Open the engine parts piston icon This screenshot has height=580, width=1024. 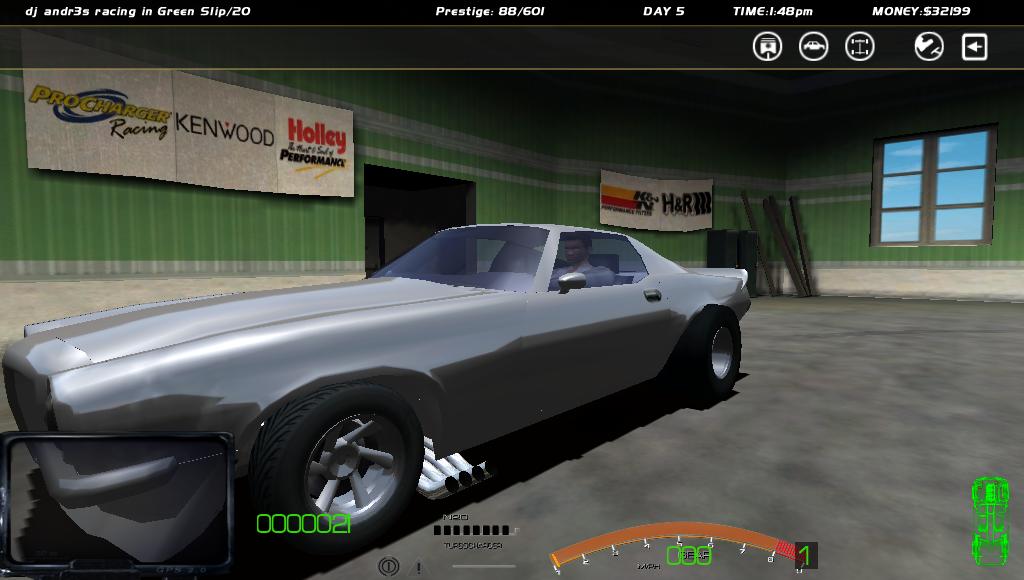coord(767,46)
